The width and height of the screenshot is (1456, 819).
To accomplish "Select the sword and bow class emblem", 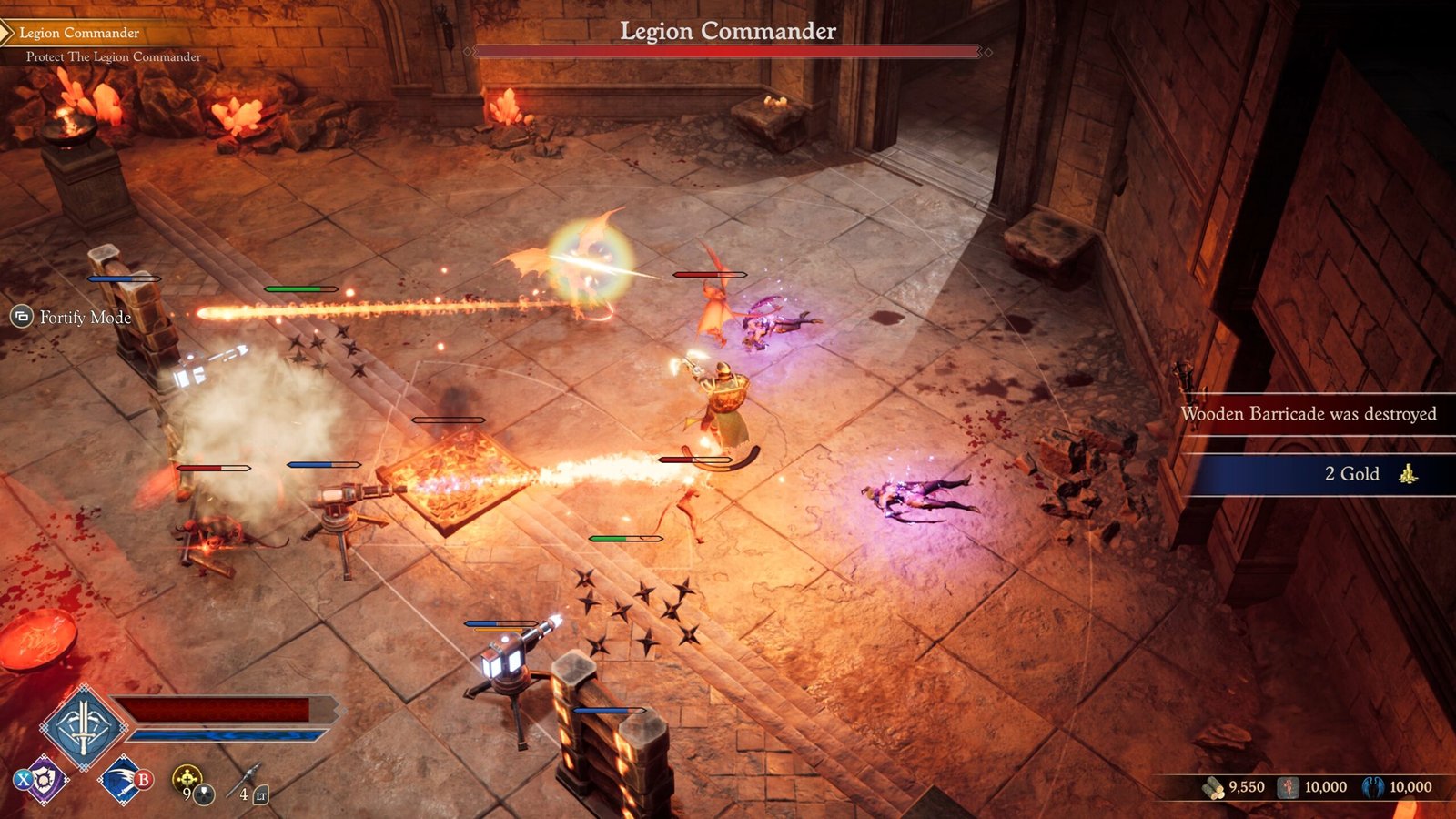I will (83, 727).
